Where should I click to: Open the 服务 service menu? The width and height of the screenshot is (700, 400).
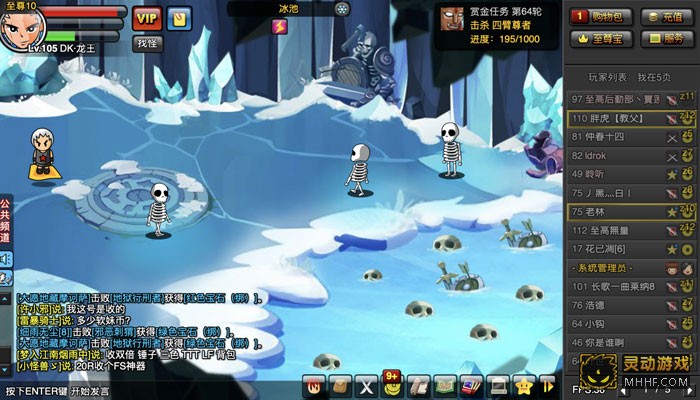pos(663,39)
